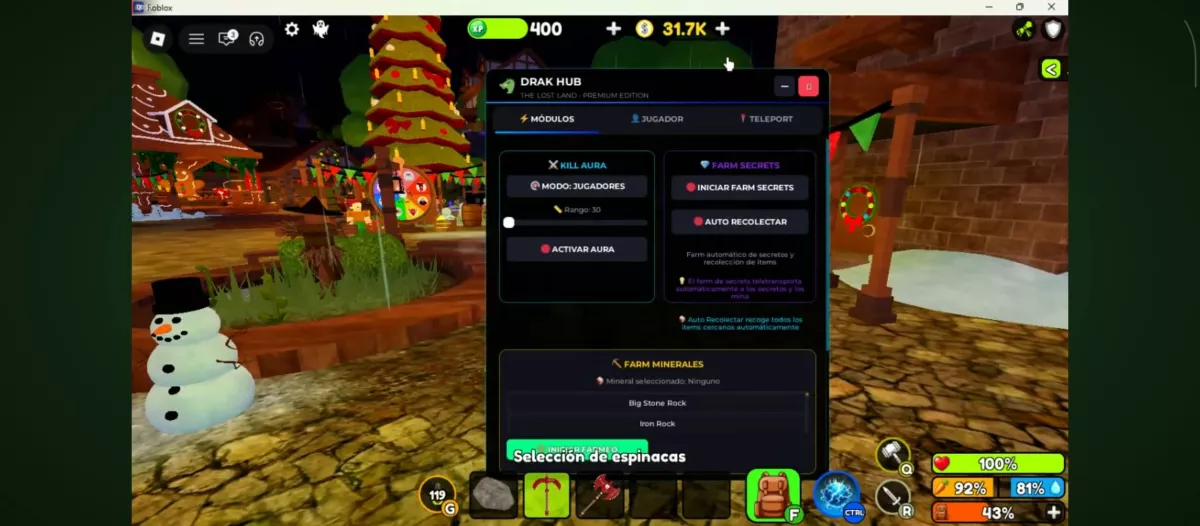Viewport: 1200px width, 526px height.
Task: Toggle Auto Recolectar
Action: 740,222
